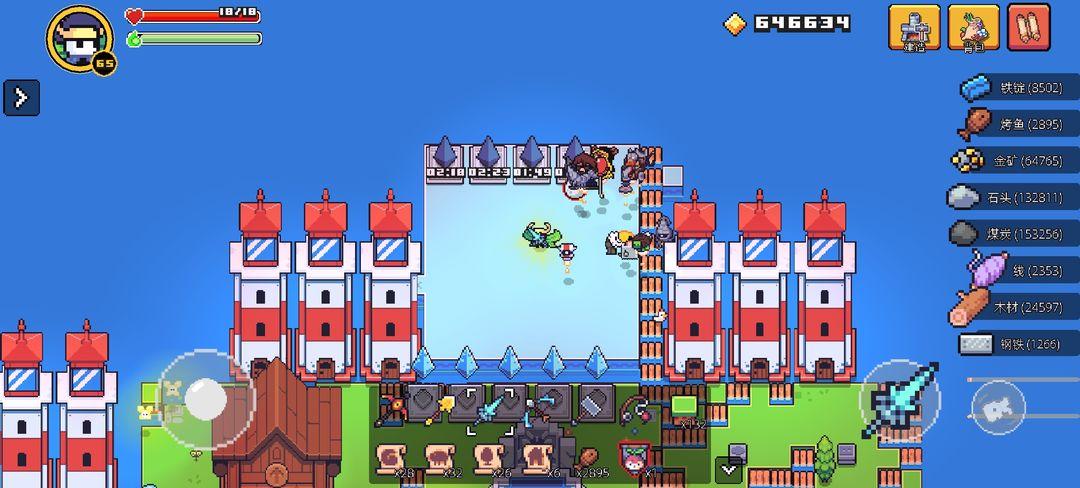Image resolution: width=1080 pixels, height=488 pixels.
Task: Open the 建造 build menu
Action: pos(914,27)
